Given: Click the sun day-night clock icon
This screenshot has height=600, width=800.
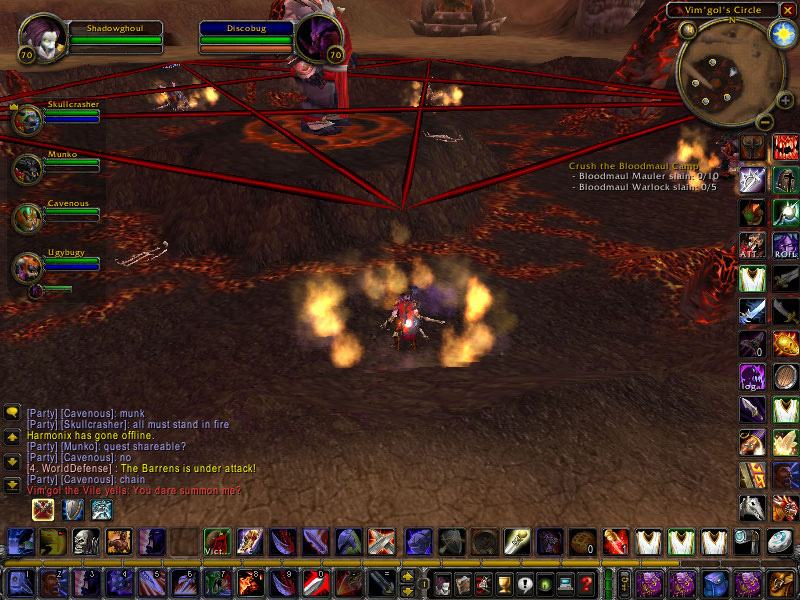Looking at the screenshot, I should (779, 33).
